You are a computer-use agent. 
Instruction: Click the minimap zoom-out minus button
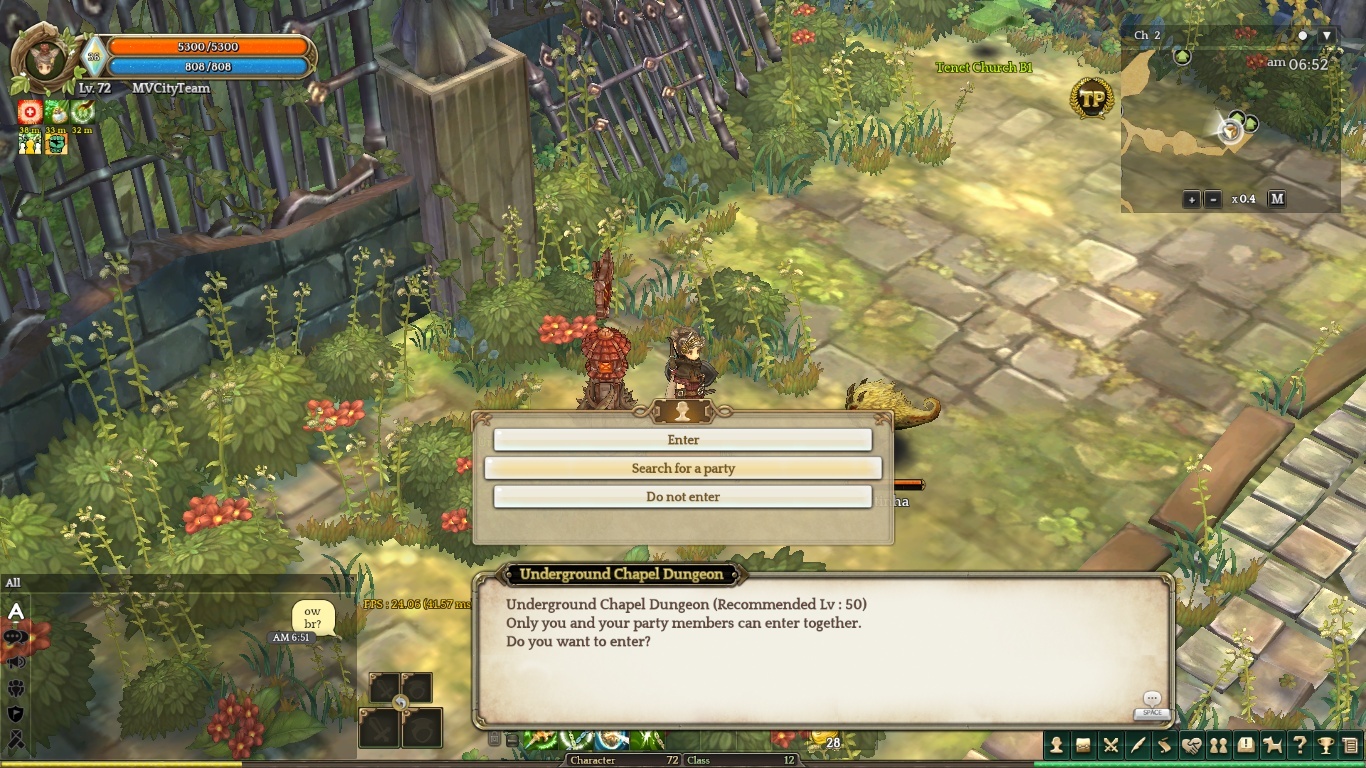(x=1212, y=199)
